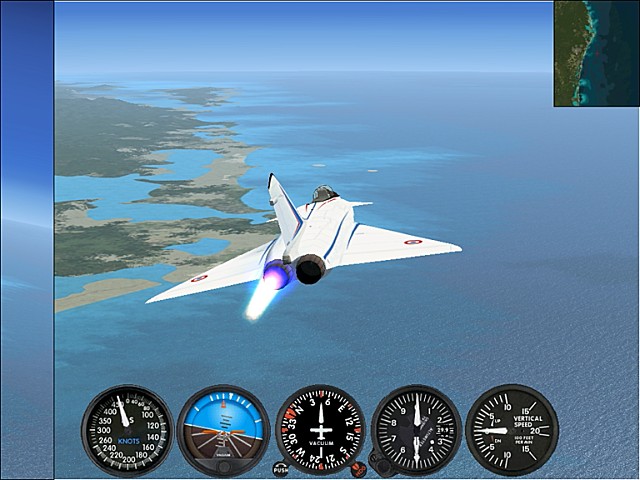Click the PUSH knob on the heading indicator
The width and height of the screenshot is (640, 480).
point(280,468)
